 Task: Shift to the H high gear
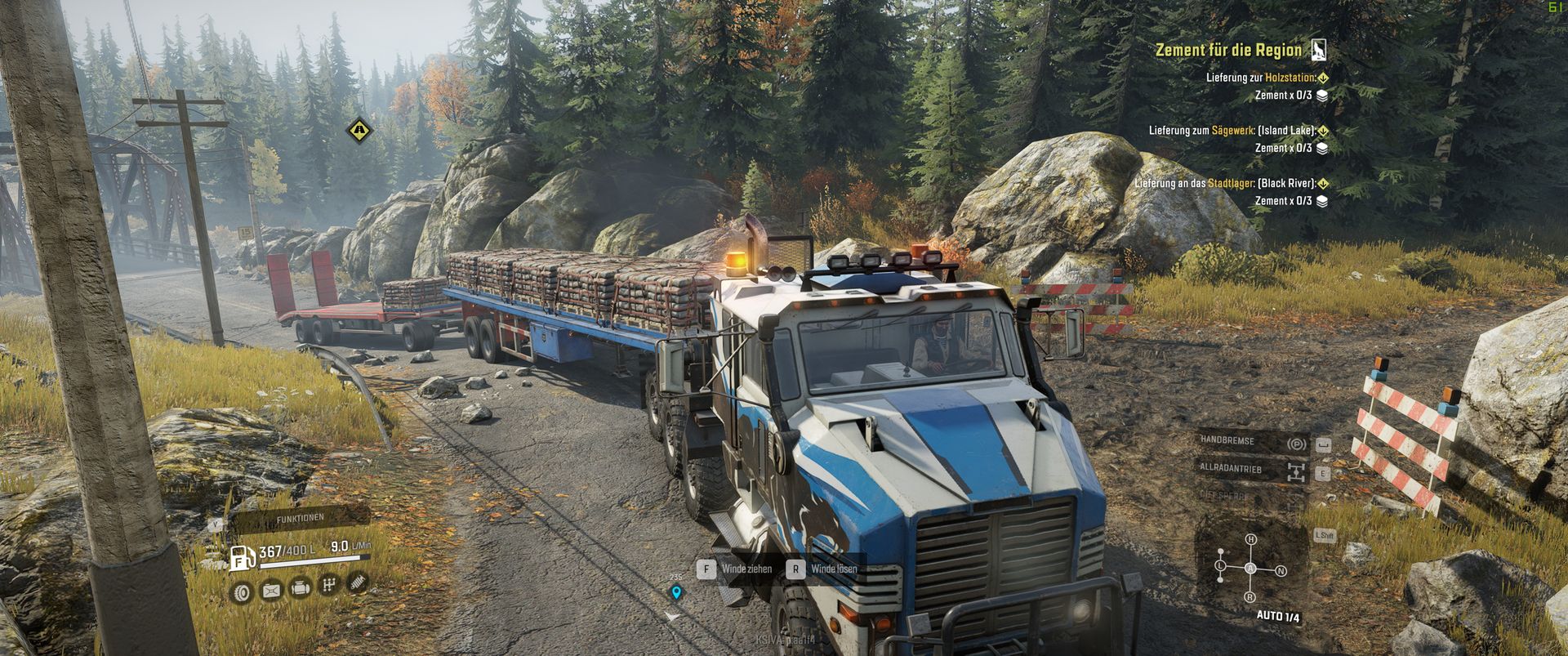1250,540
